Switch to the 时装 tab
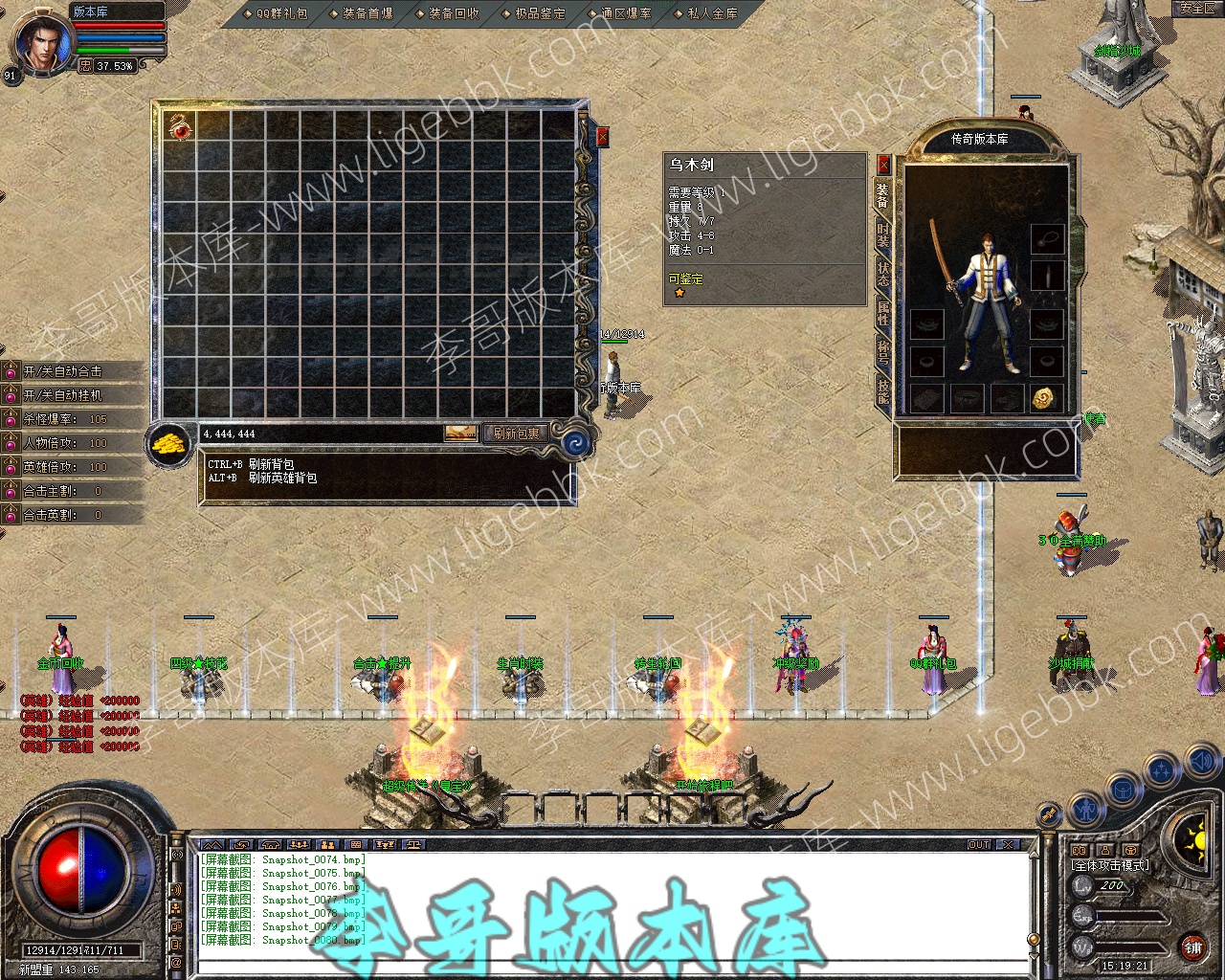This screenshot has width=1225, height=980. 882,234
